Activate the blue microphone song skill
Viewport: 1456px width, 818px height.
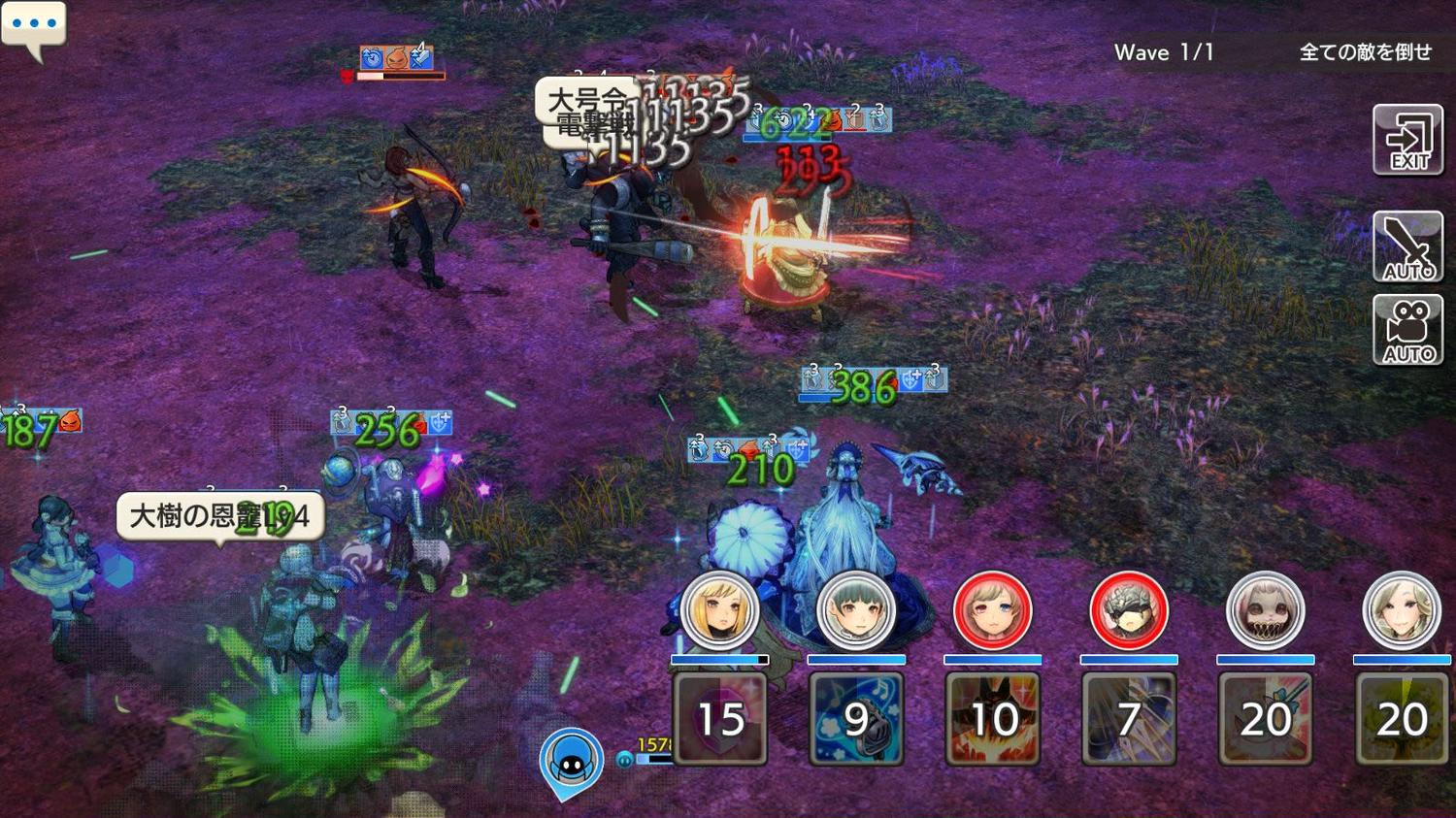click(855, 718)
